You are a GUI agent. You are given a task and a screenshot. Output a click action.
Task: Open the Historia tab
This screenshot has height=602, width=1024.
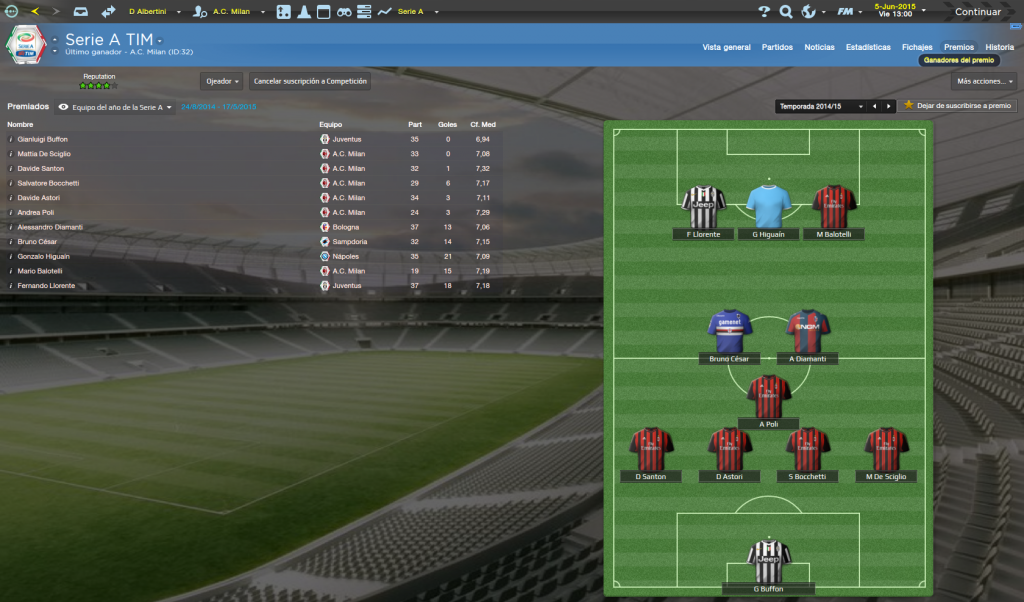(999, 47)
